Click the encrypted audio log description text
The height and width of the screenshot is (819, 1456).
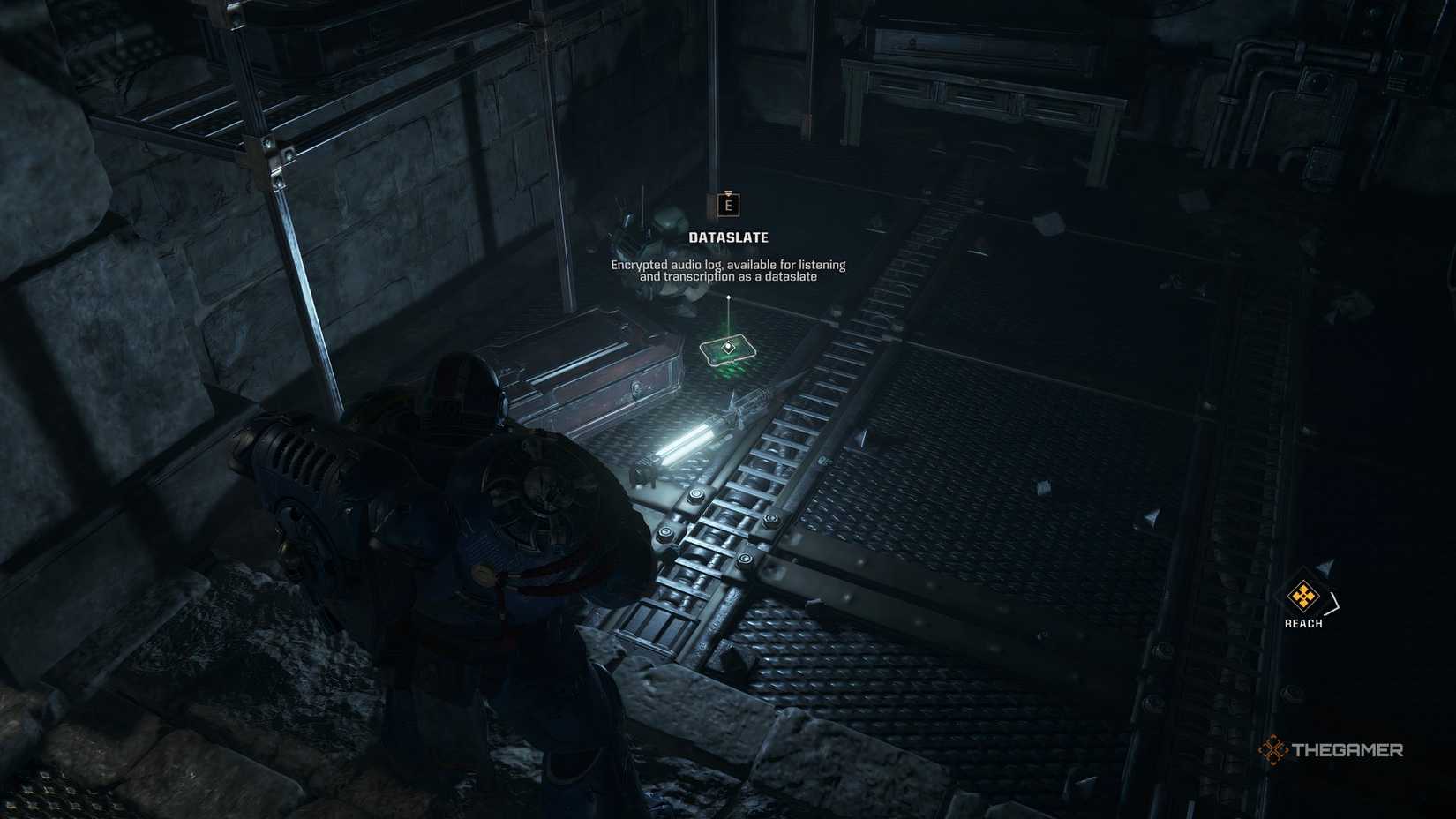(728, 269)
